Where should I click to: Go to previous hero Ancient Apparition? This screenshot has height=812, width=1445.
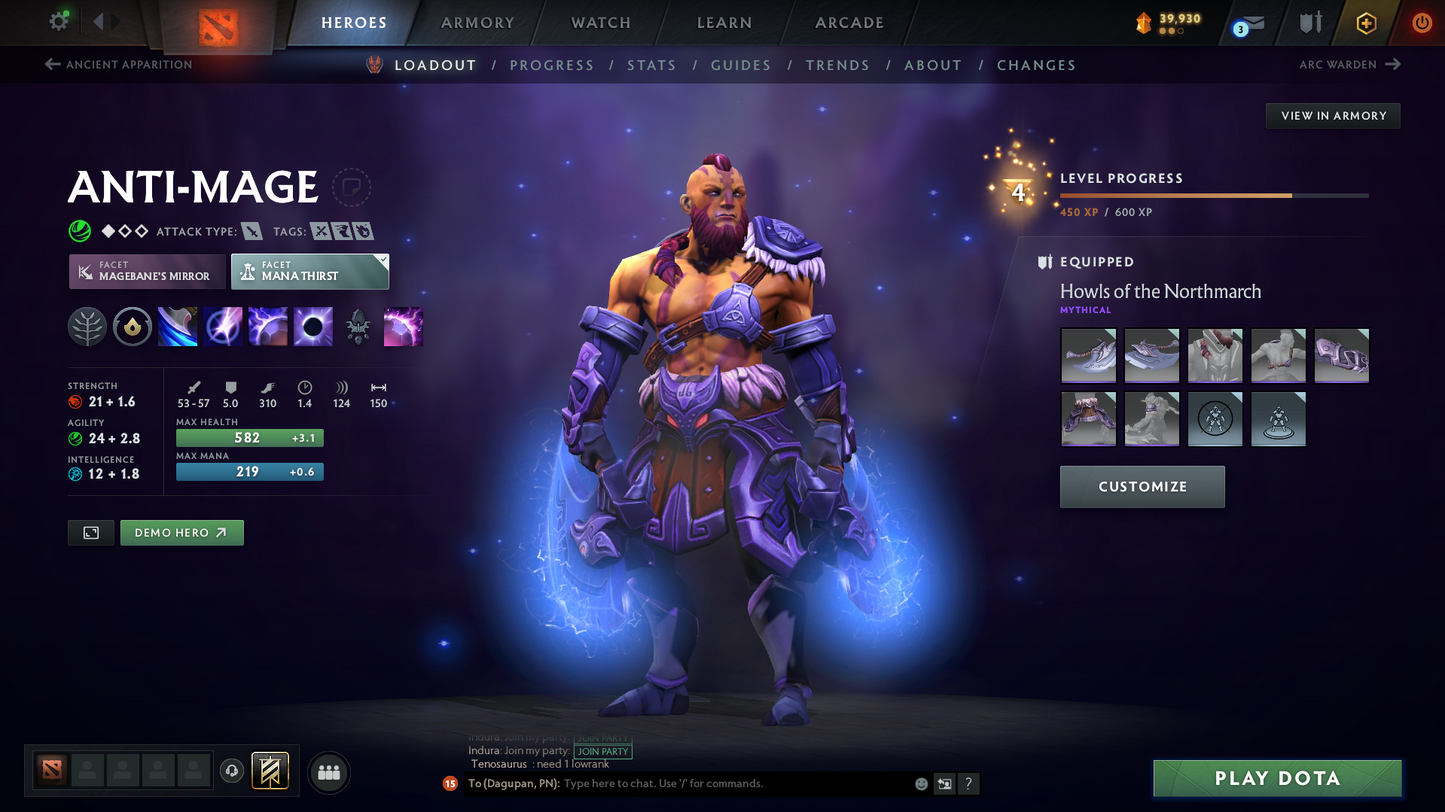119,65
